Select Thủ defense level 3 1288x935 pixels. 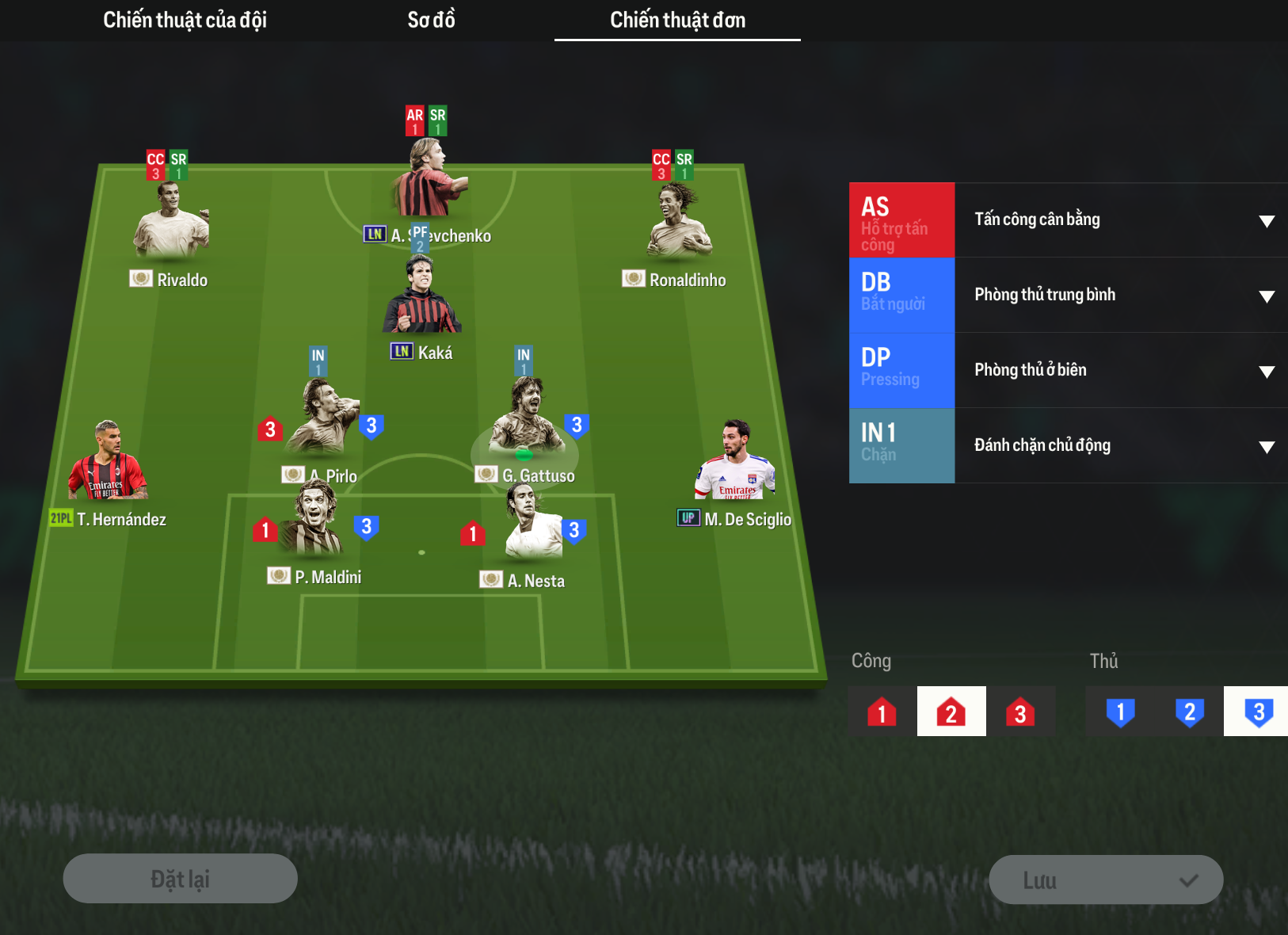[x=1258, y=712]
